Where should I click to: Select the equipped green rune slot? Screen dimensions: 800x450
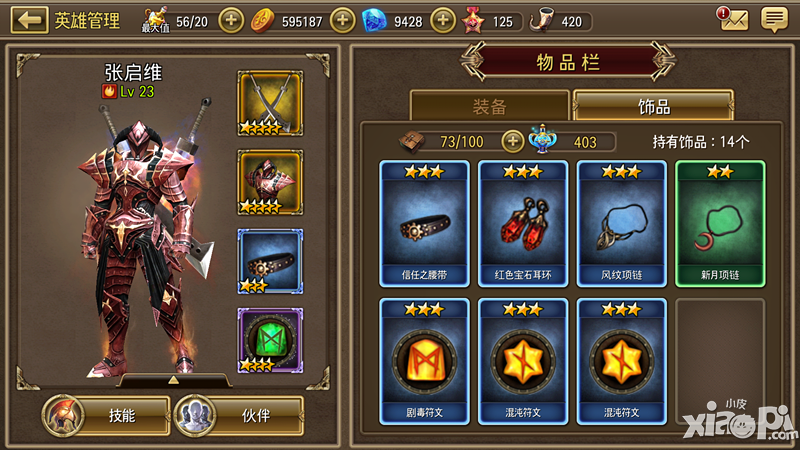[x=270, y=341]
